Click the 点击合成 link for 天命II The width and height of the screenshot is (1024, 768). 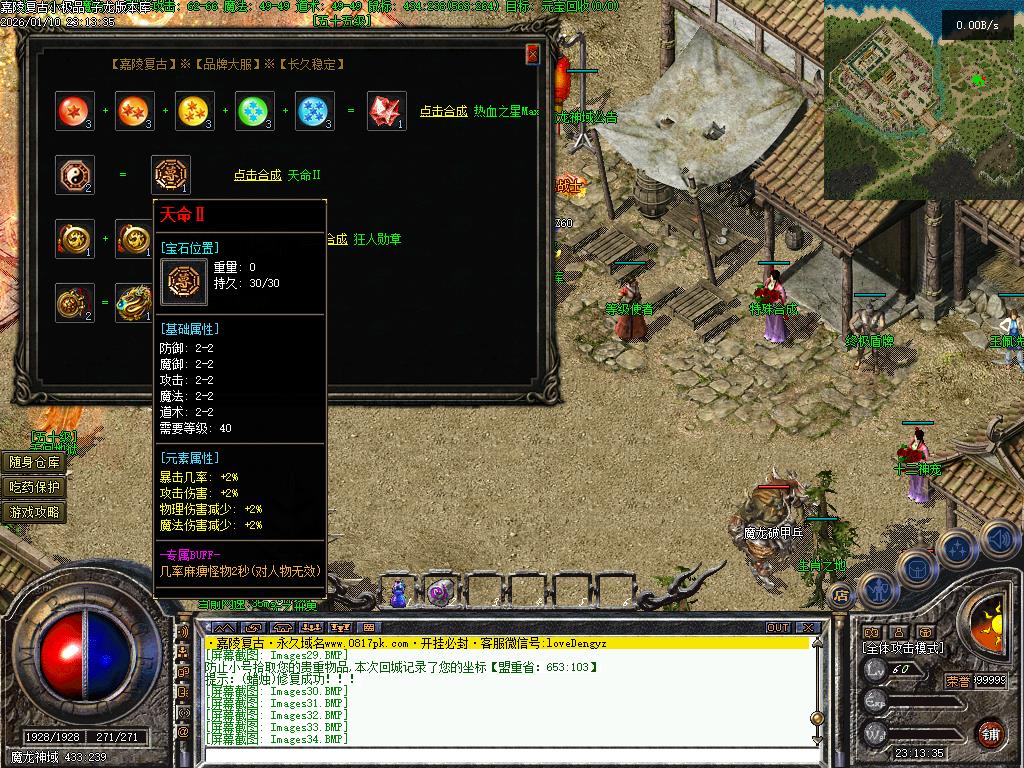(x=257, y=175)
